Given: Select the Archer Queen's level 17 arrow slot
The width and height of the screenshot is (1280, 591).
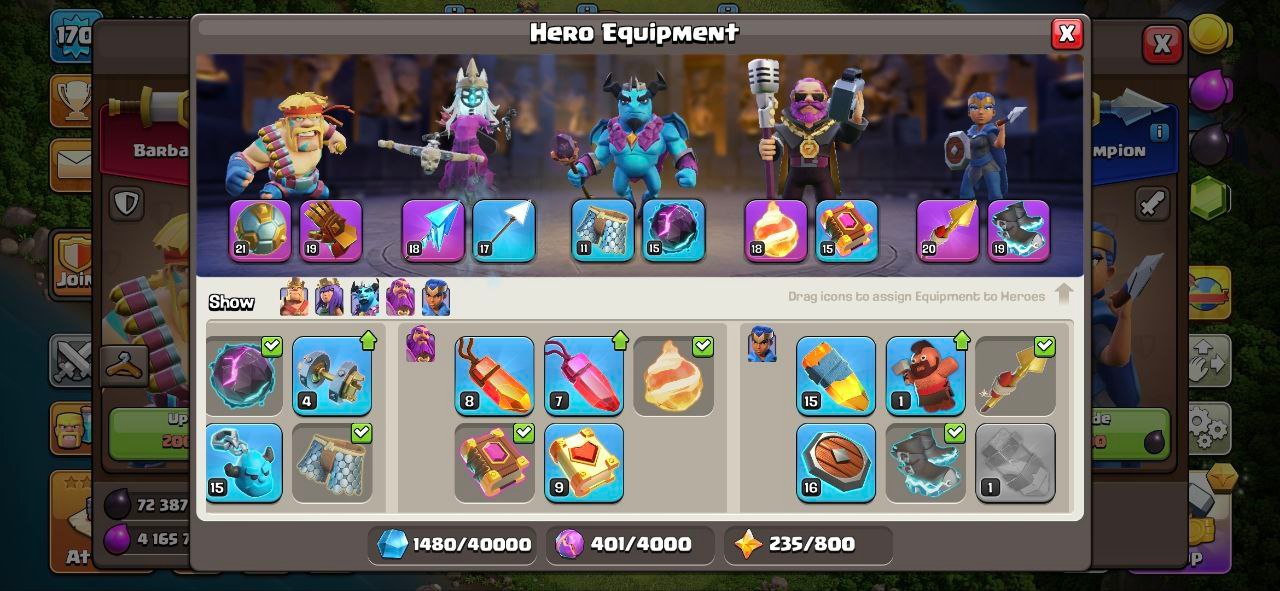Looking at the screenshot, I should 504,231.
